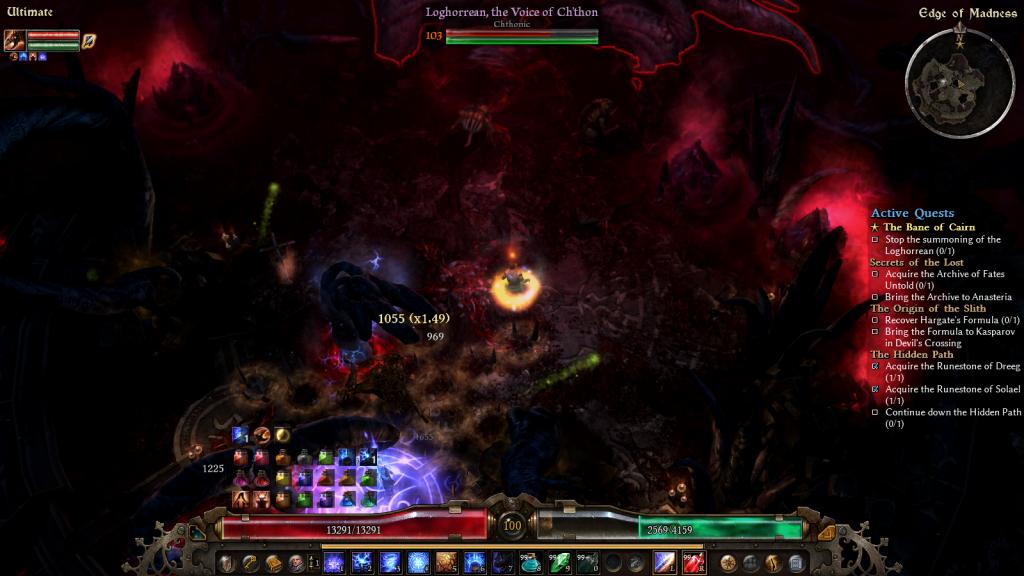This screenshot has width=1024, height=576.
Task: Select The Bane of Cairn quest
Action: tap(928, 227)
